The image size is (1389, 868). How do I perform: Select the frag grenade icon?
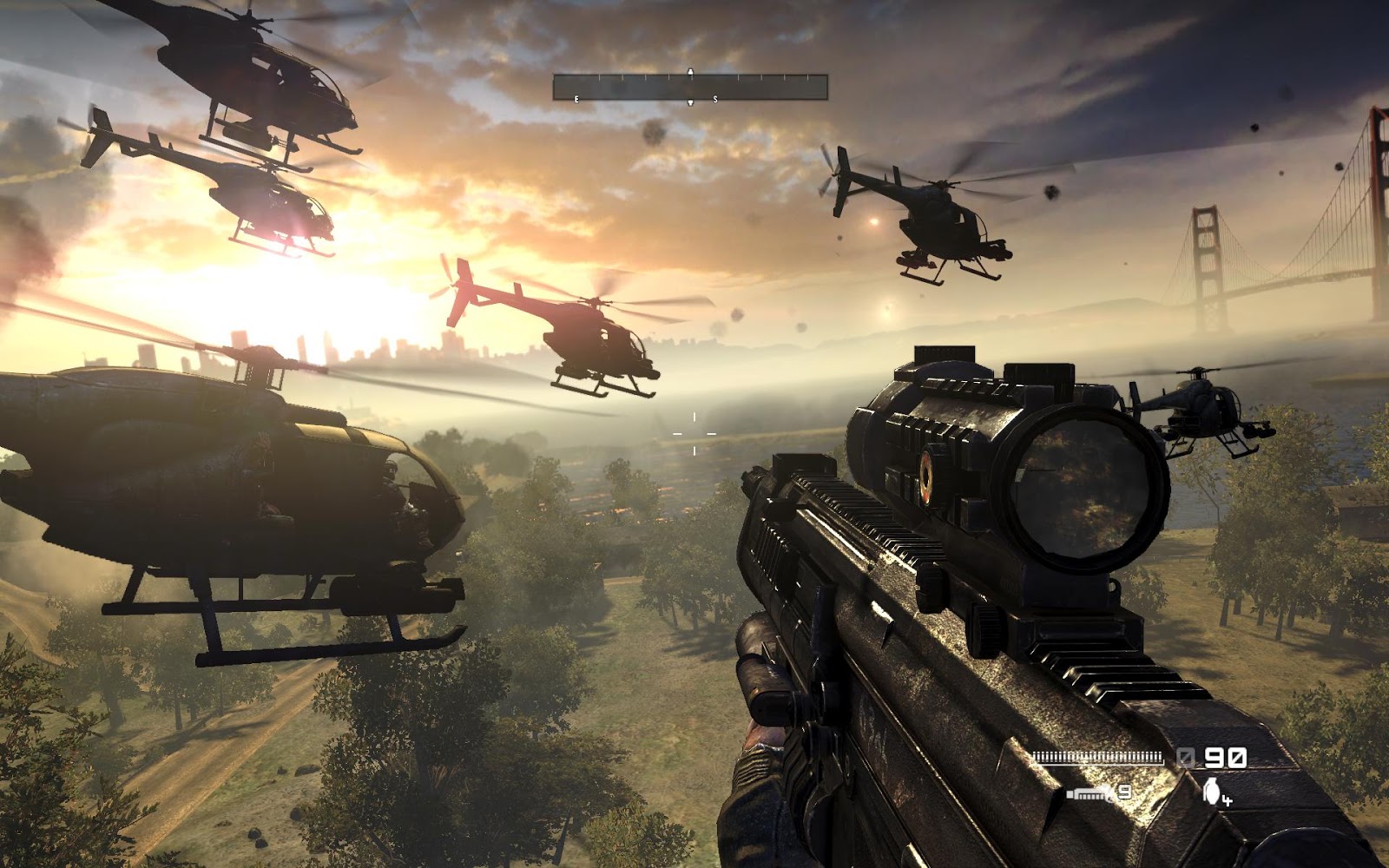[1212, 789]
